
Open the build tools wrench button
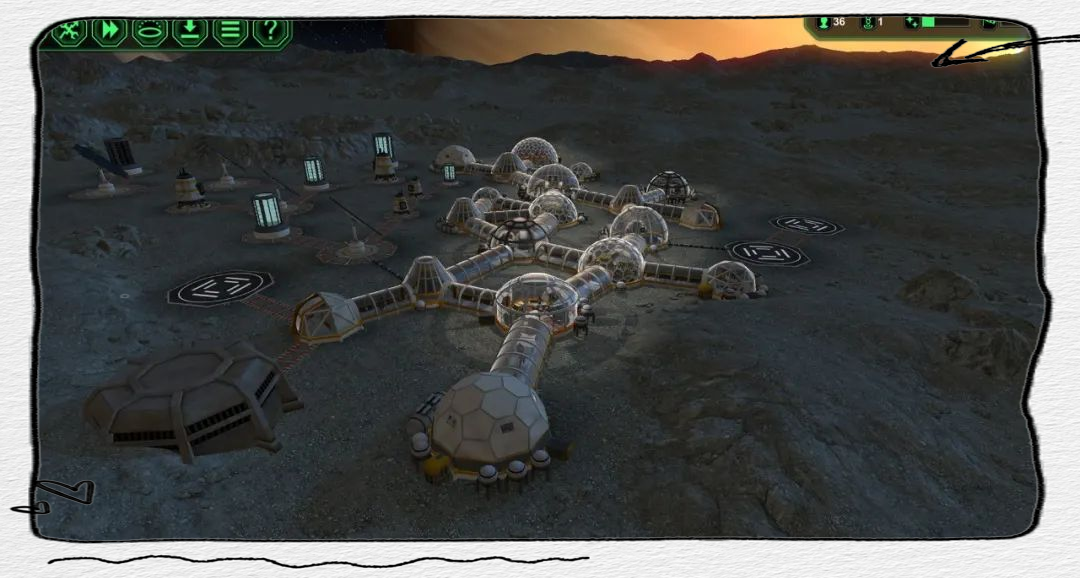[x=70, y=32]
